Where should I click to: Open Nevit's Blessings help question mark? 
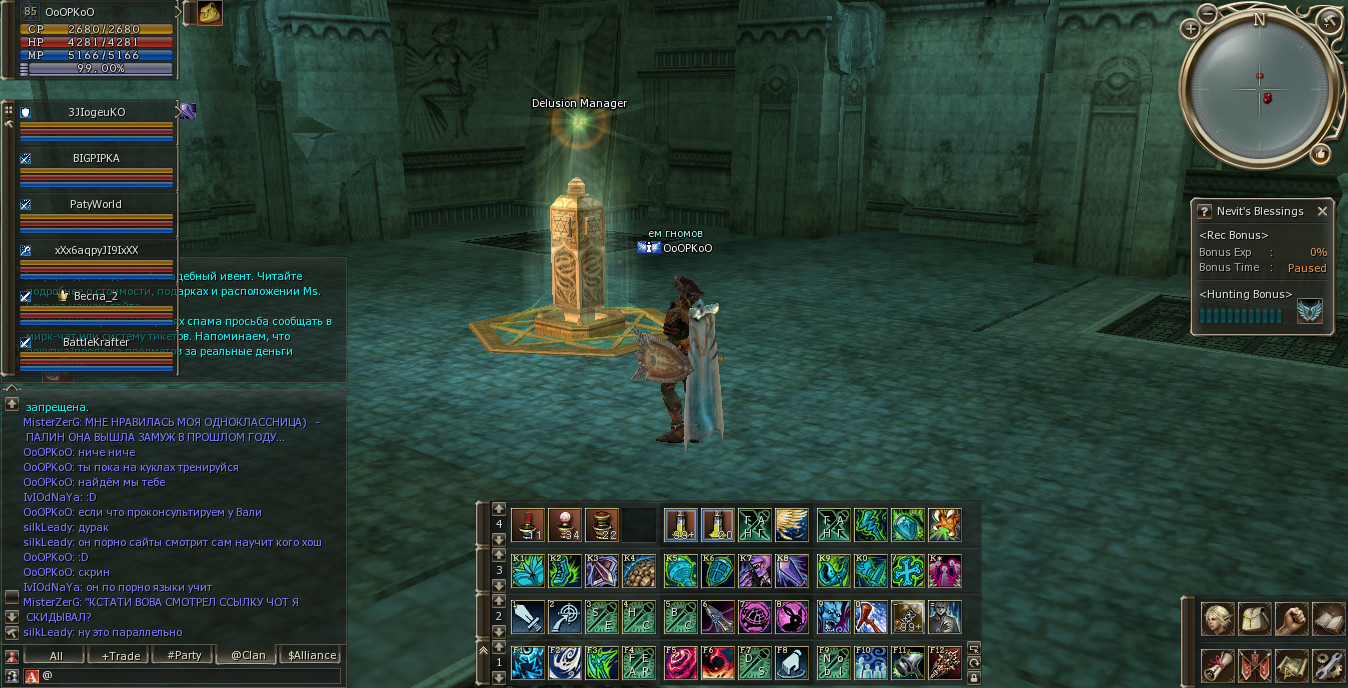1204,211
